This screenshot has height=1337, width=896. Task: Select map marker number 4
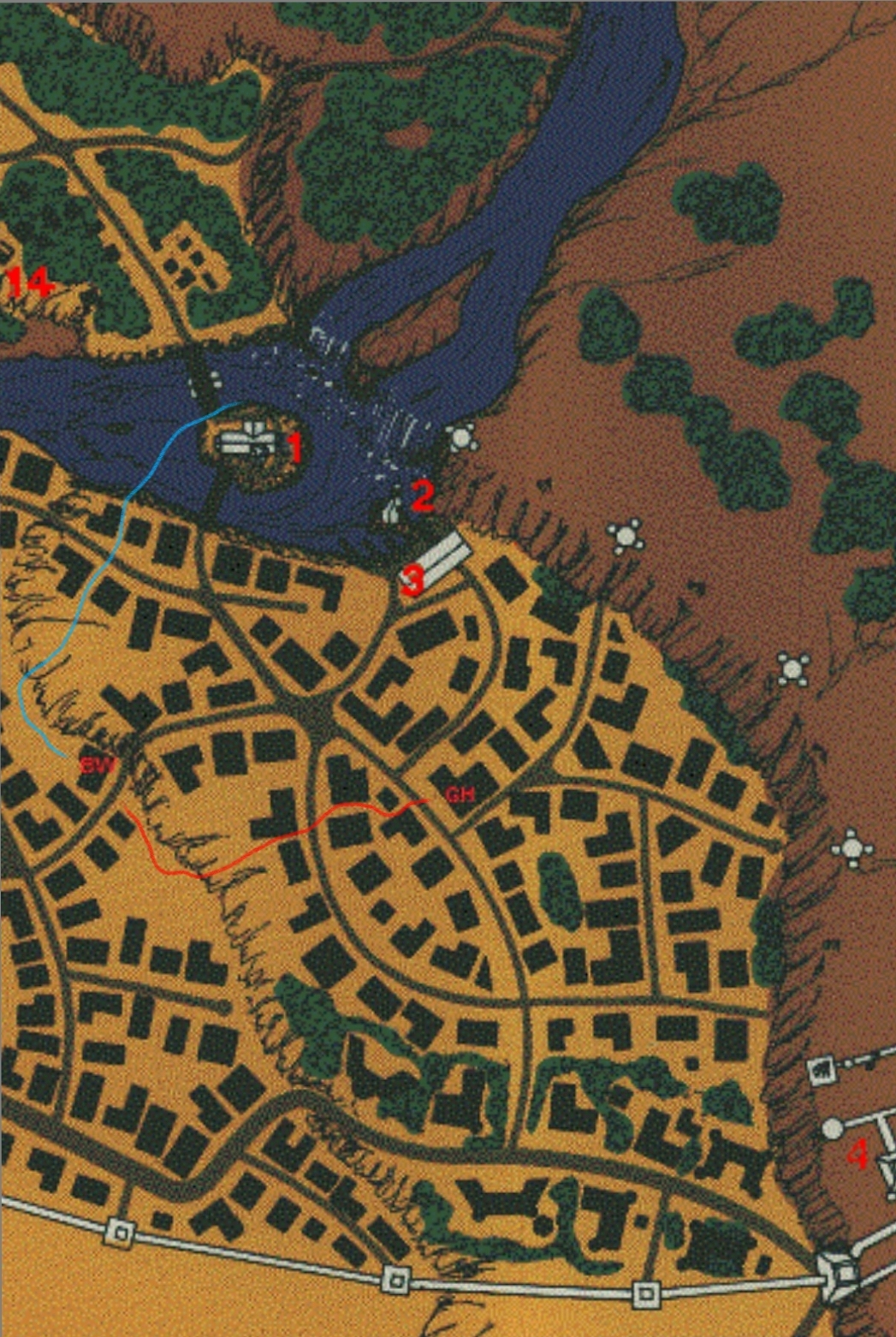pos(857,1155)
